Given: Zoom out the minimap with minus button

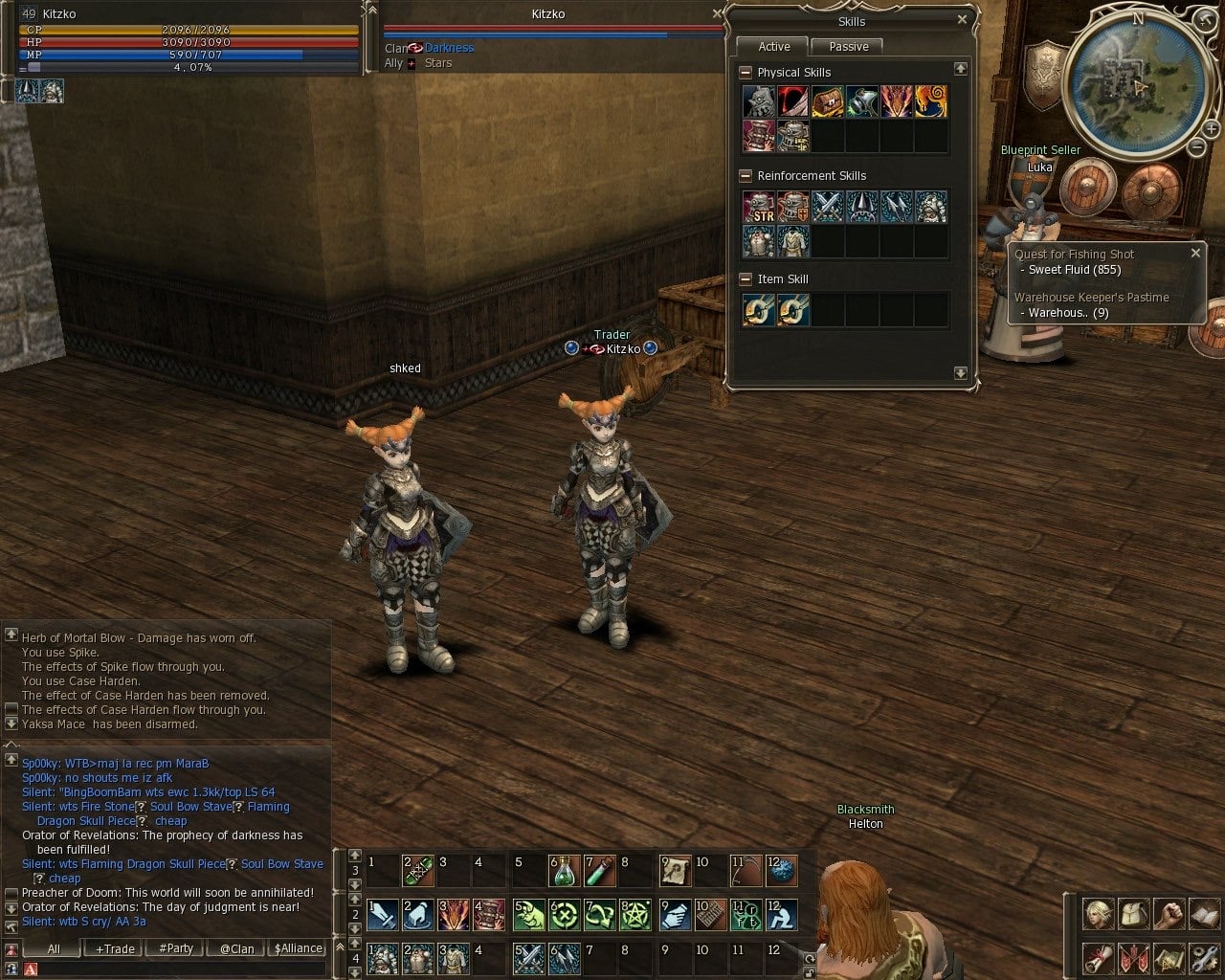Looking at the screenshot, I should [1196, 146].
